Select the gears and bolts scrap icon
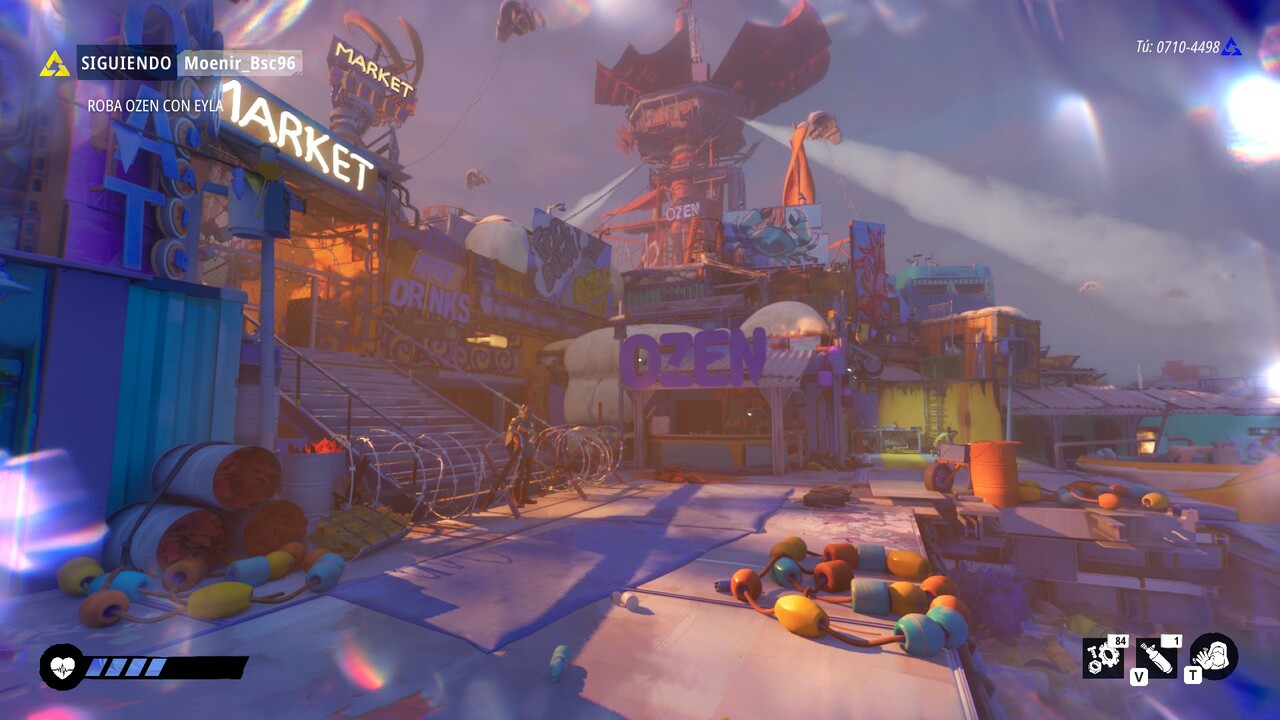The height and width of the screenshot is (720, 1280). 1104,658
